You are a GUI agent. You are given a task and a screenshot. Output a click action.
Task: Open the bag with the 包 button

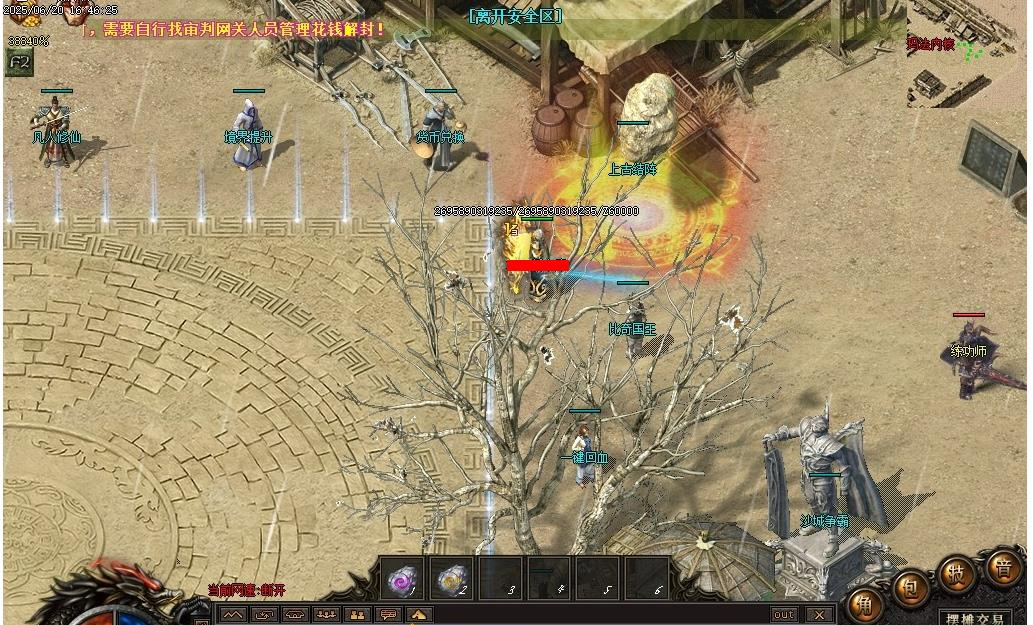tap(911, 588)
